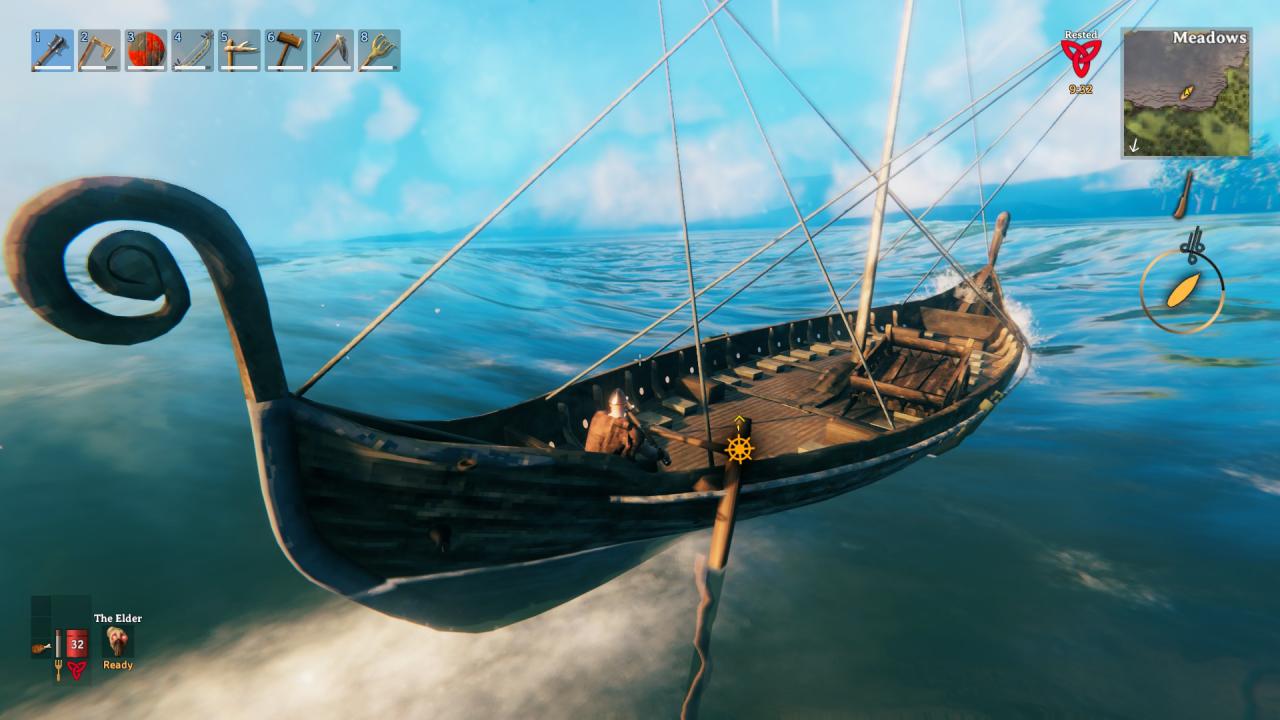The height and width of the screenshot is (720, 1280).
Task: Equip the axe in hotbar slot 2
Action: tap(99, 50)
